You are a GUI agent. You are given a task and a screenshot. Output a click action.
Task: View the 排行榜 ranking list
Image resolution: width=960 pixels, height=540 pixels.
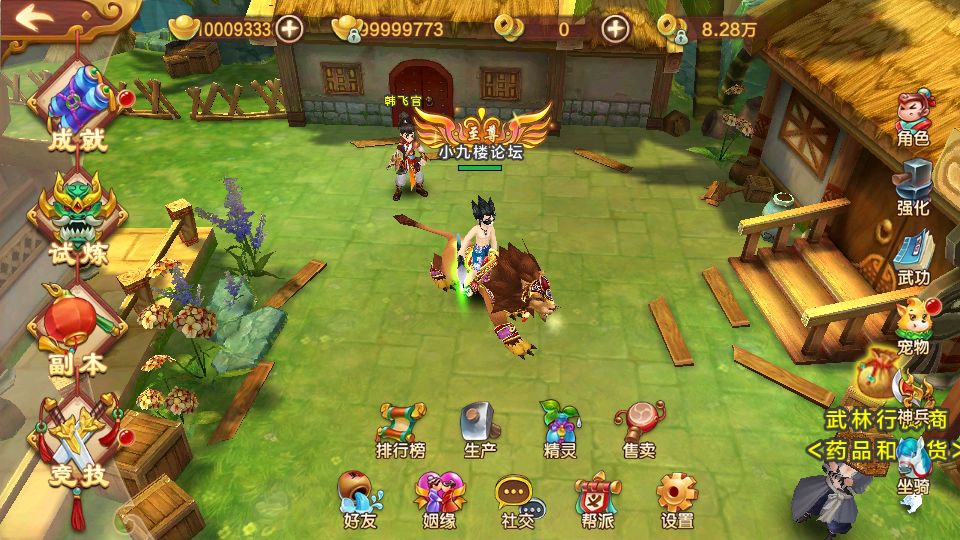pyautogui.click(x=401, y=430)
